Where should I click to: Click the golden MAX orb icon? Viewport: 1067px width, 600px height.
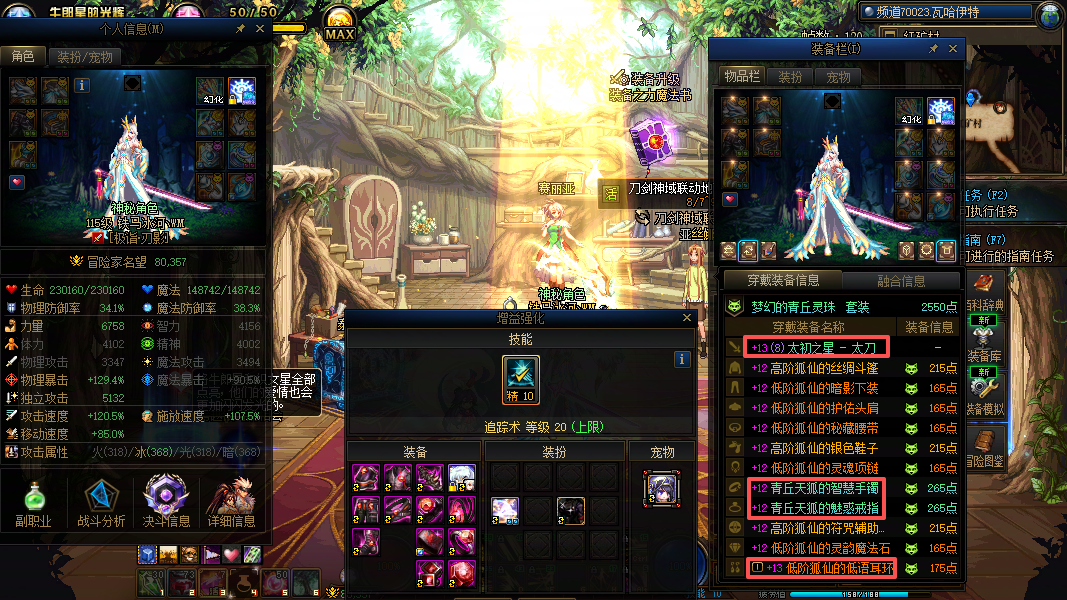(x=339, y=23)
